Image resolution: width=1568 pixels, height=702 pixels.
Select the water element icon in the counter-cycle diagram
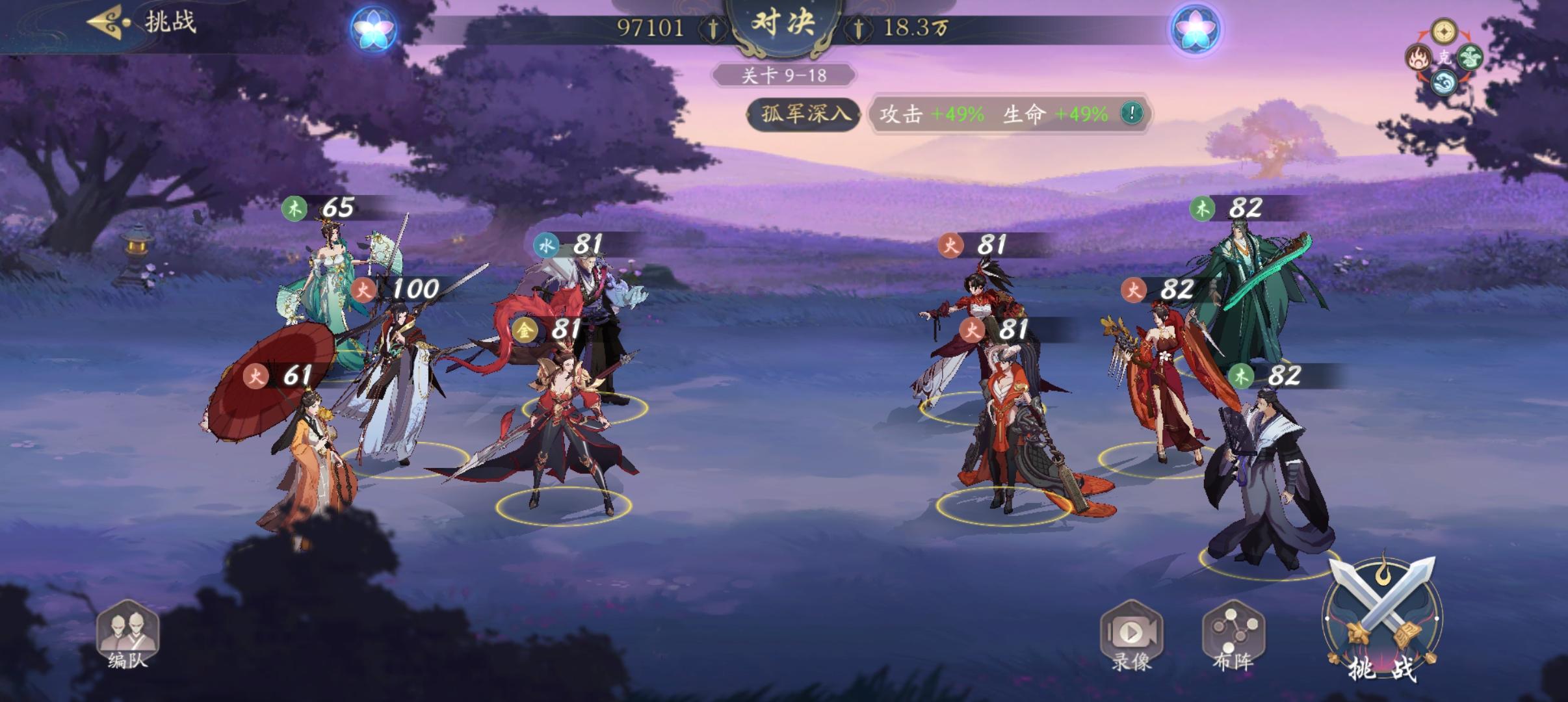pos(1443,83)
